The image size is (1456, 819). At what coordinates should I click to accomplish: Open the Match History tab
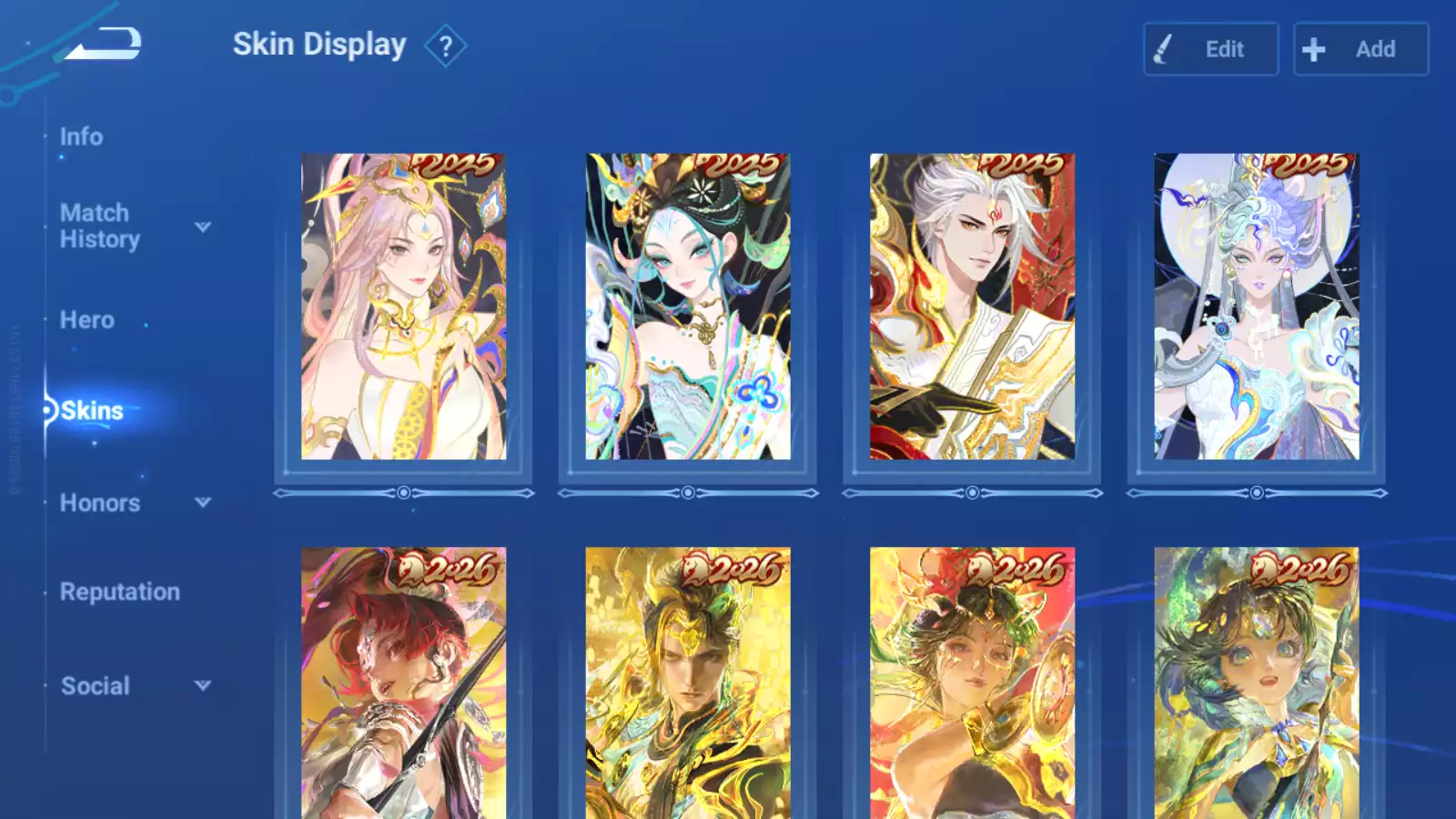(99, 226)
